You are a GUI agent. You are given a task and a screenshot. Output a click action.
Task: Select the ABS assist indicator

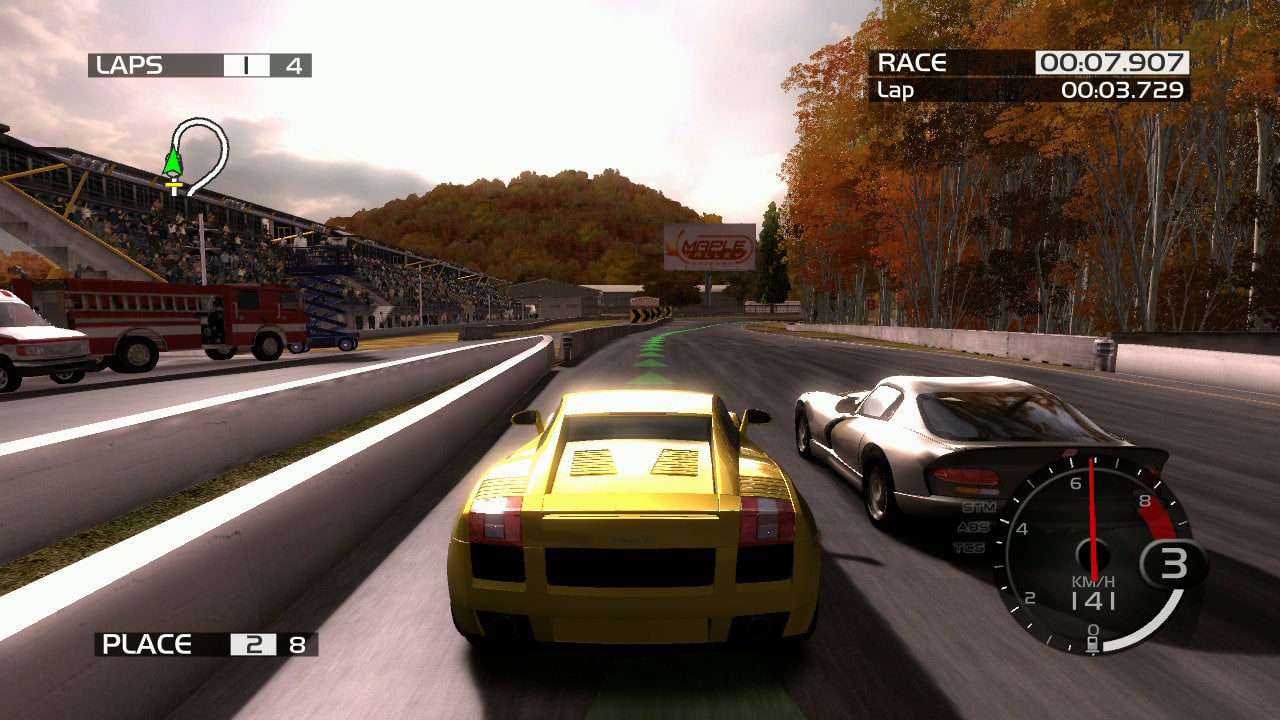[x=973, y=527]
